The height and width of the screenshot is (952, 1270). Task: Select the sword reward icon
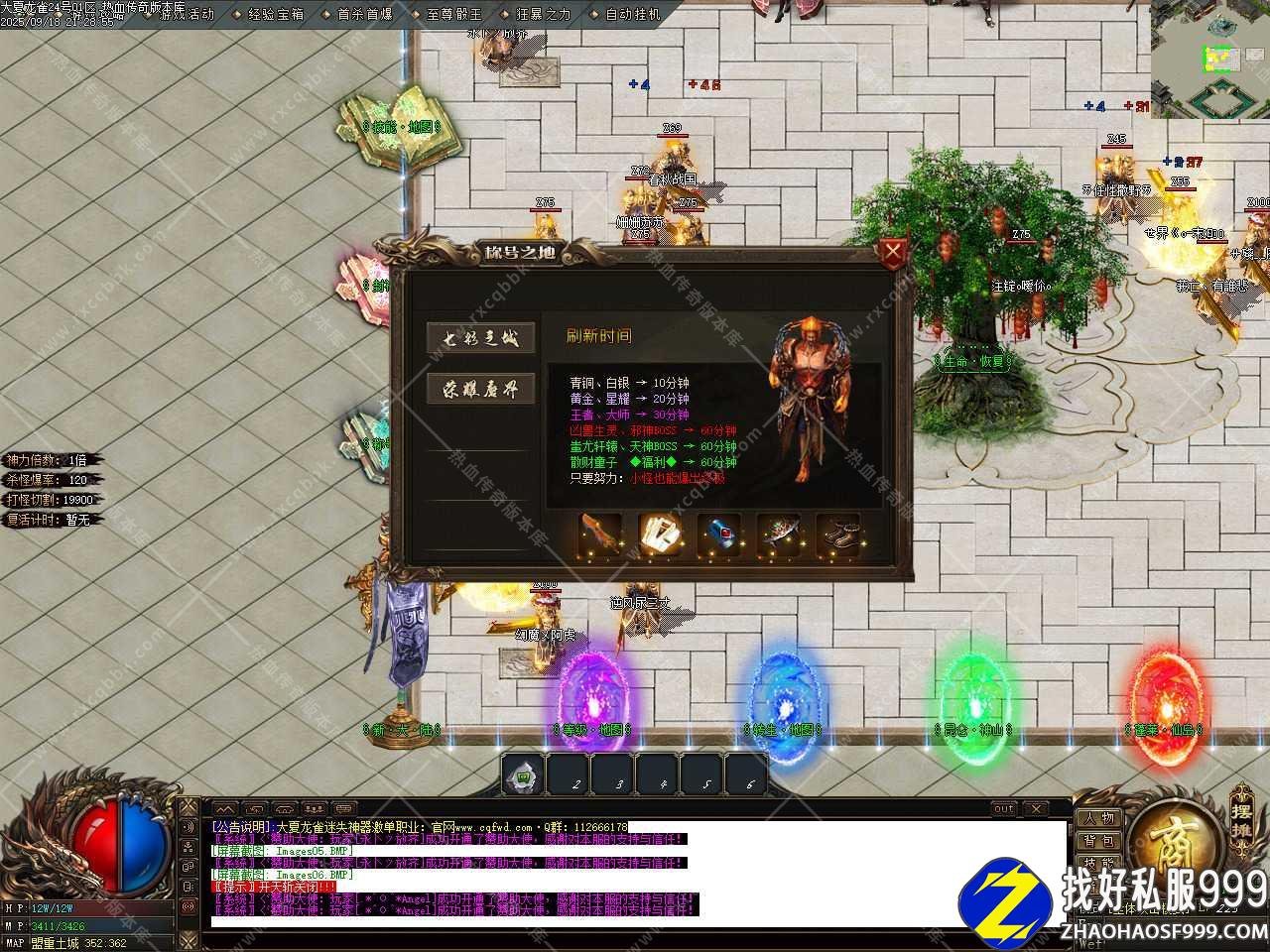tap(601, 535)
